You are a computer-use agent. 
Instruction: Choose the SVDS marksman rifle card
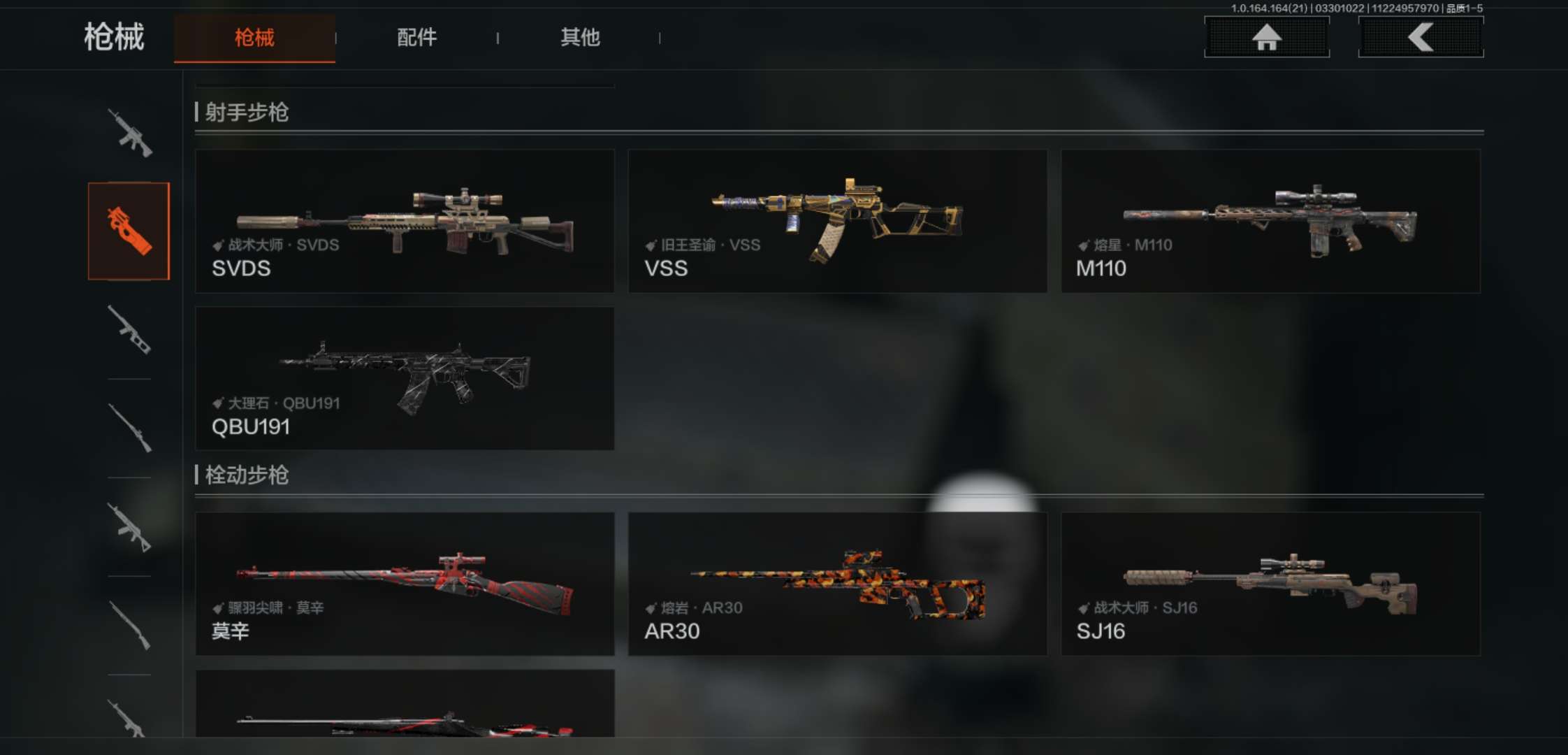405,221
